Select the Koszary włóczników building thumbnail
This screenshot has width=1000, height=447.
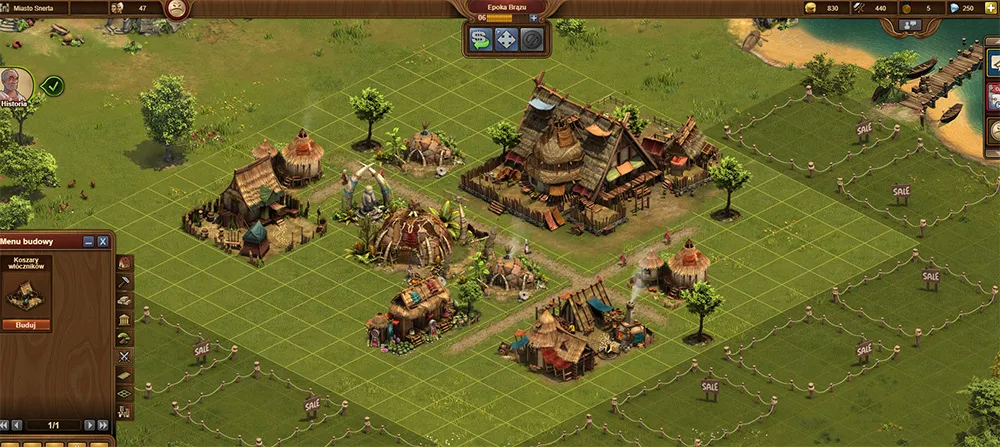27,294
